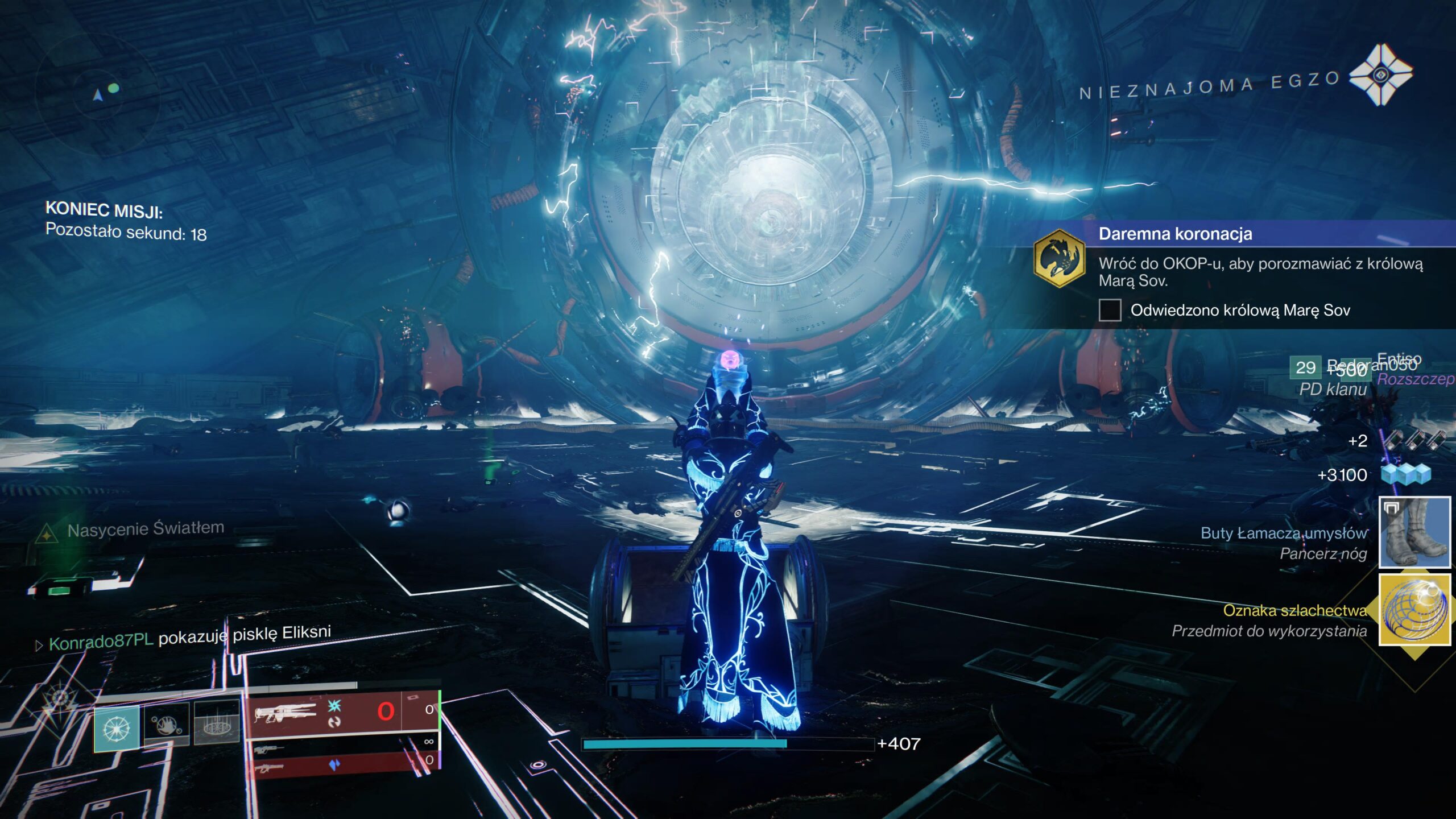Open the Daremna koronacja quest tracker
Image resolution: width=1456 pixels, height=819 pixels.
tap(1175, 234)
